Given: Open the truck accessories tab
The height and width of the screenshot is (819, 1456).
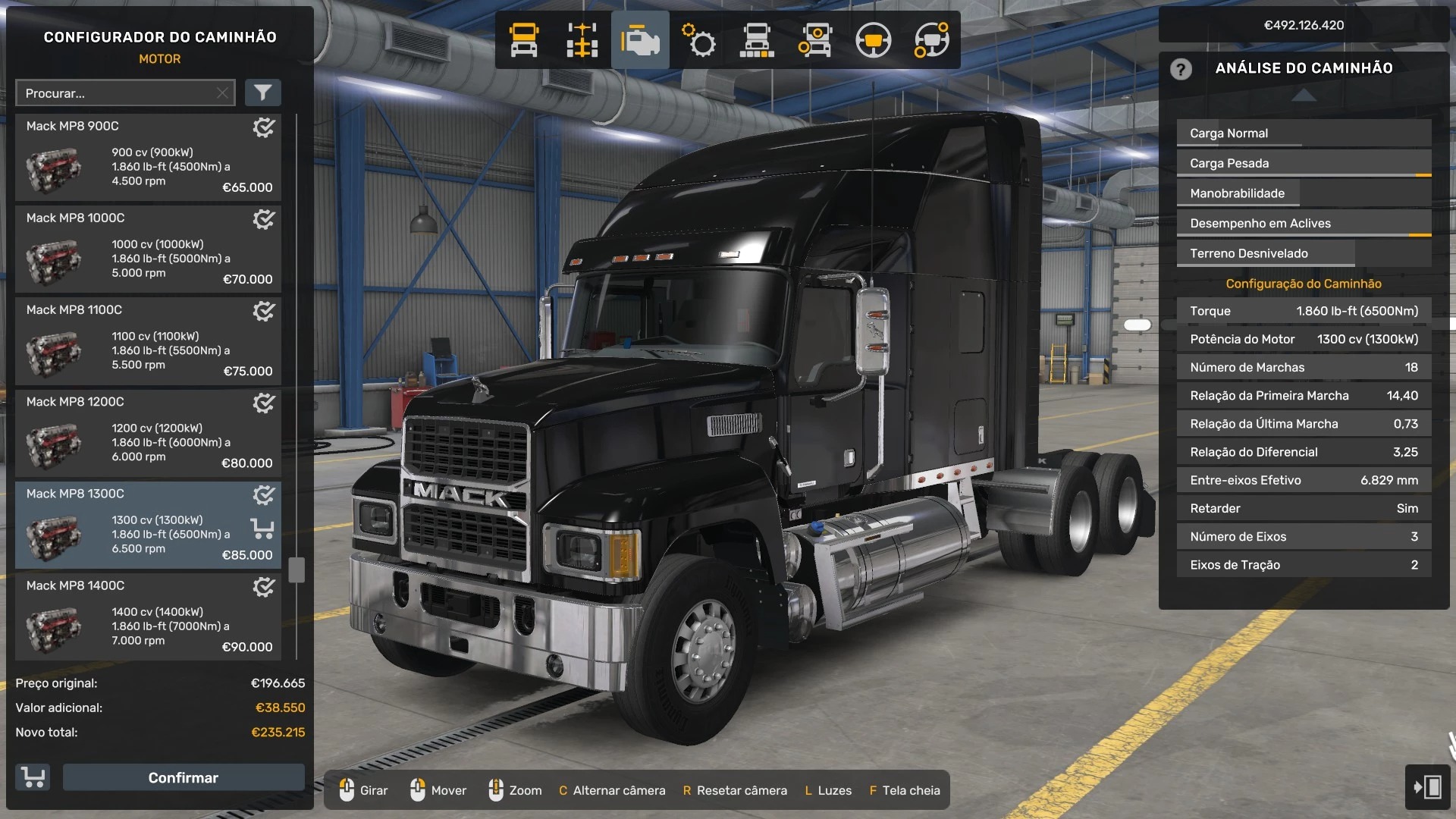Looking at the screenshot, I should click(x=814, y=40).
